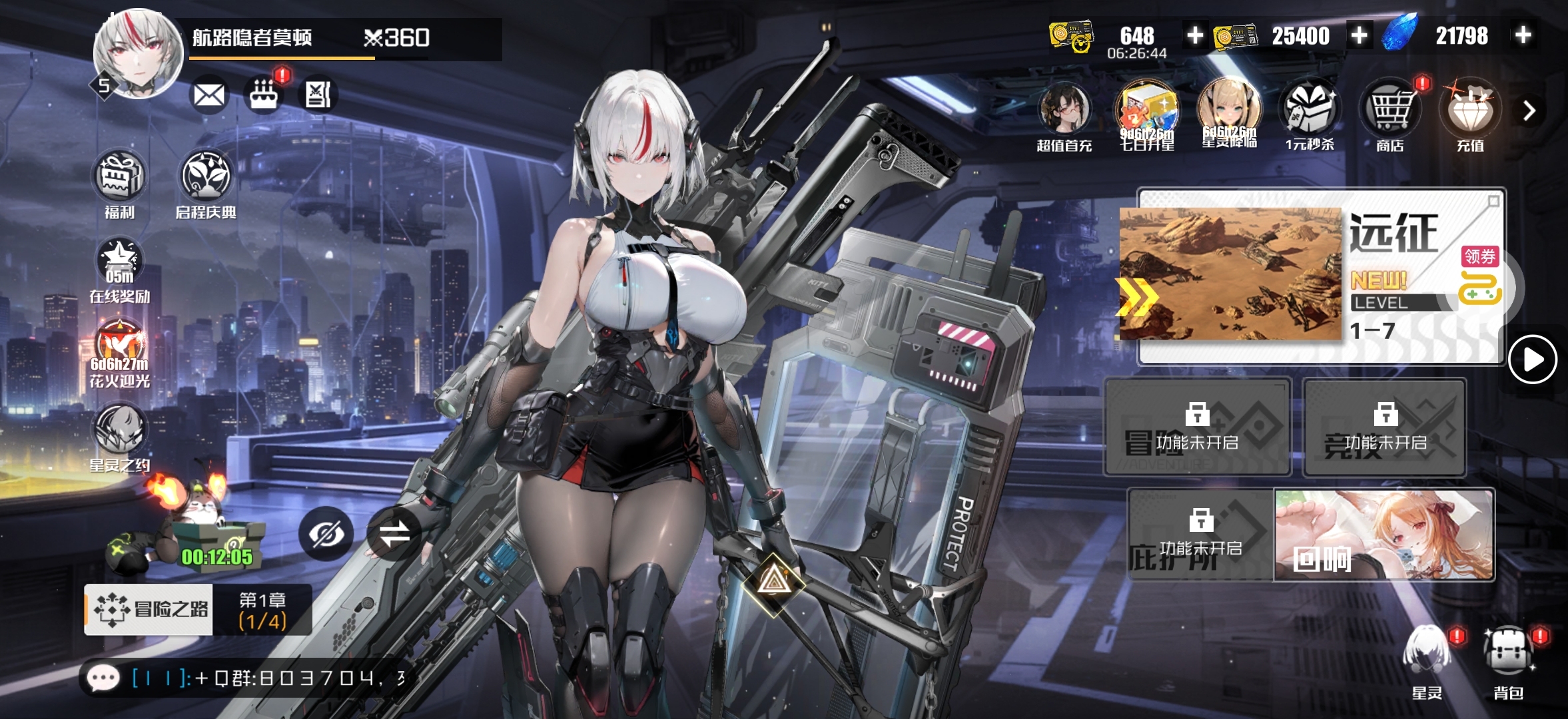Open the 充值 recharge screen
This screenshot has height=719, width=1568.
(1470, 113)
